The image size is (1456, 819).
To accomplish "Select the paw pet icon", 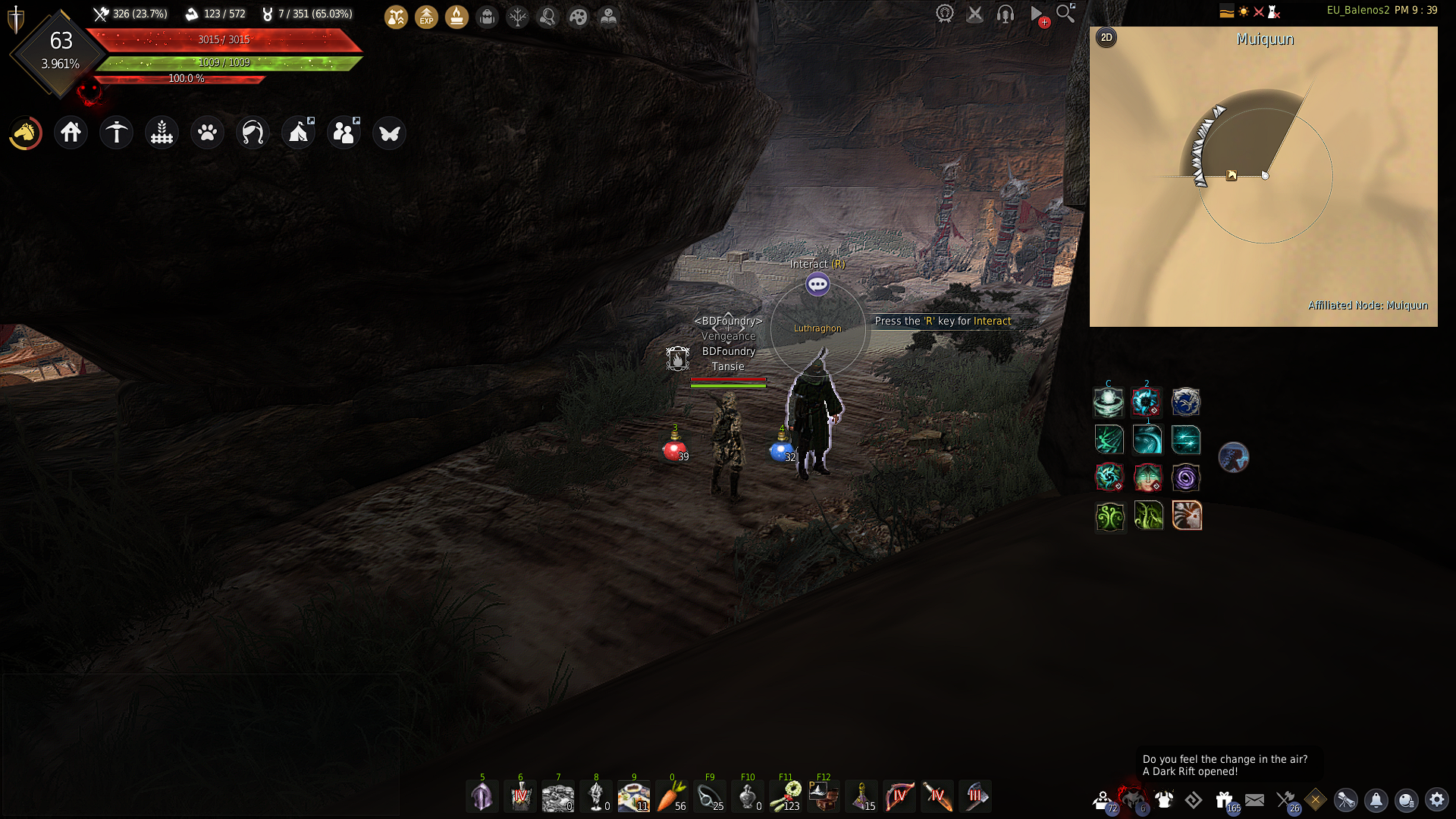I will (207, 133).
